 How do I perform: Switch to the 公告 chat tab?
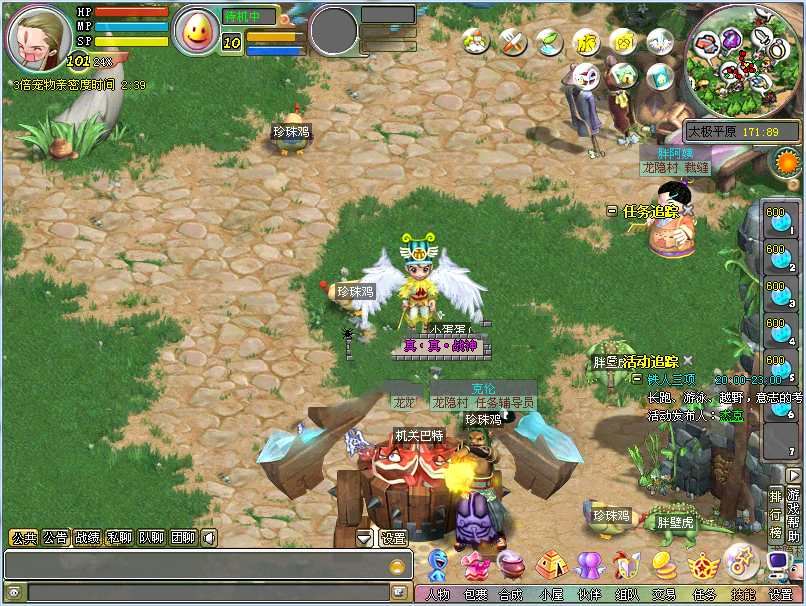(56, 538)
